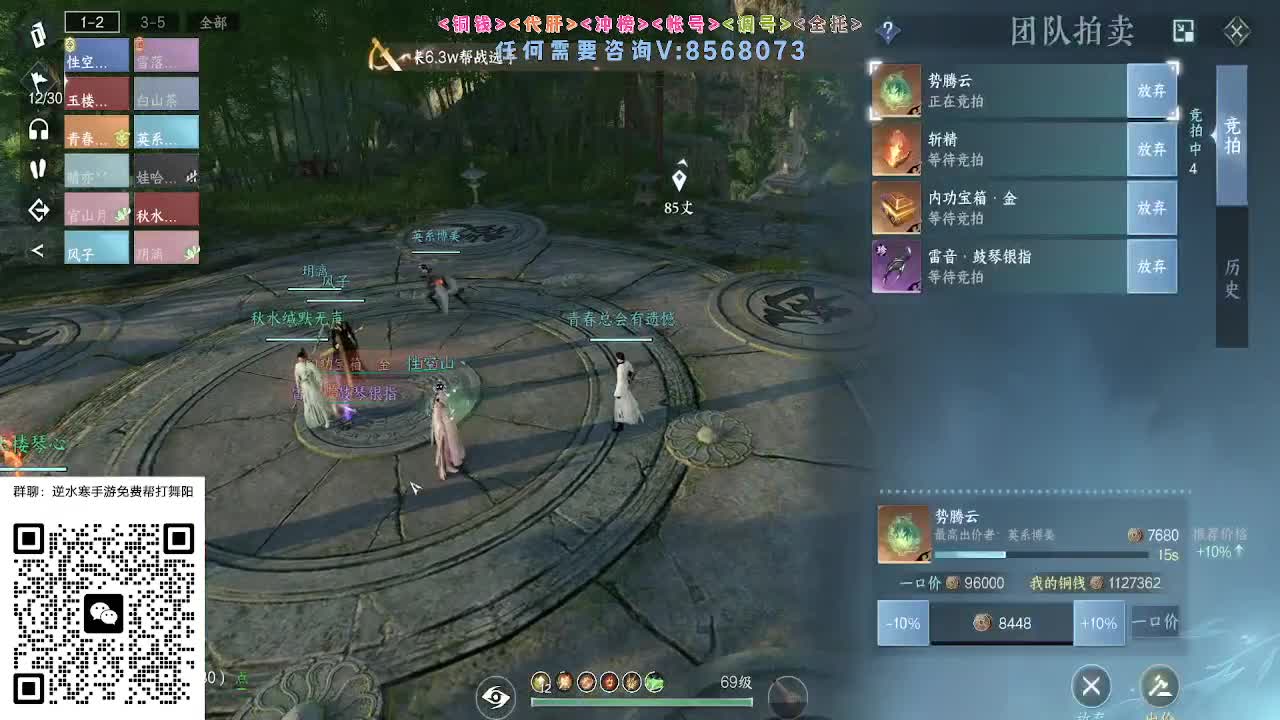Viewport: 1280px width, 720px height.
Task: Click the 内功宝箱·金 golden chest icon
Action: coord(897,208)
